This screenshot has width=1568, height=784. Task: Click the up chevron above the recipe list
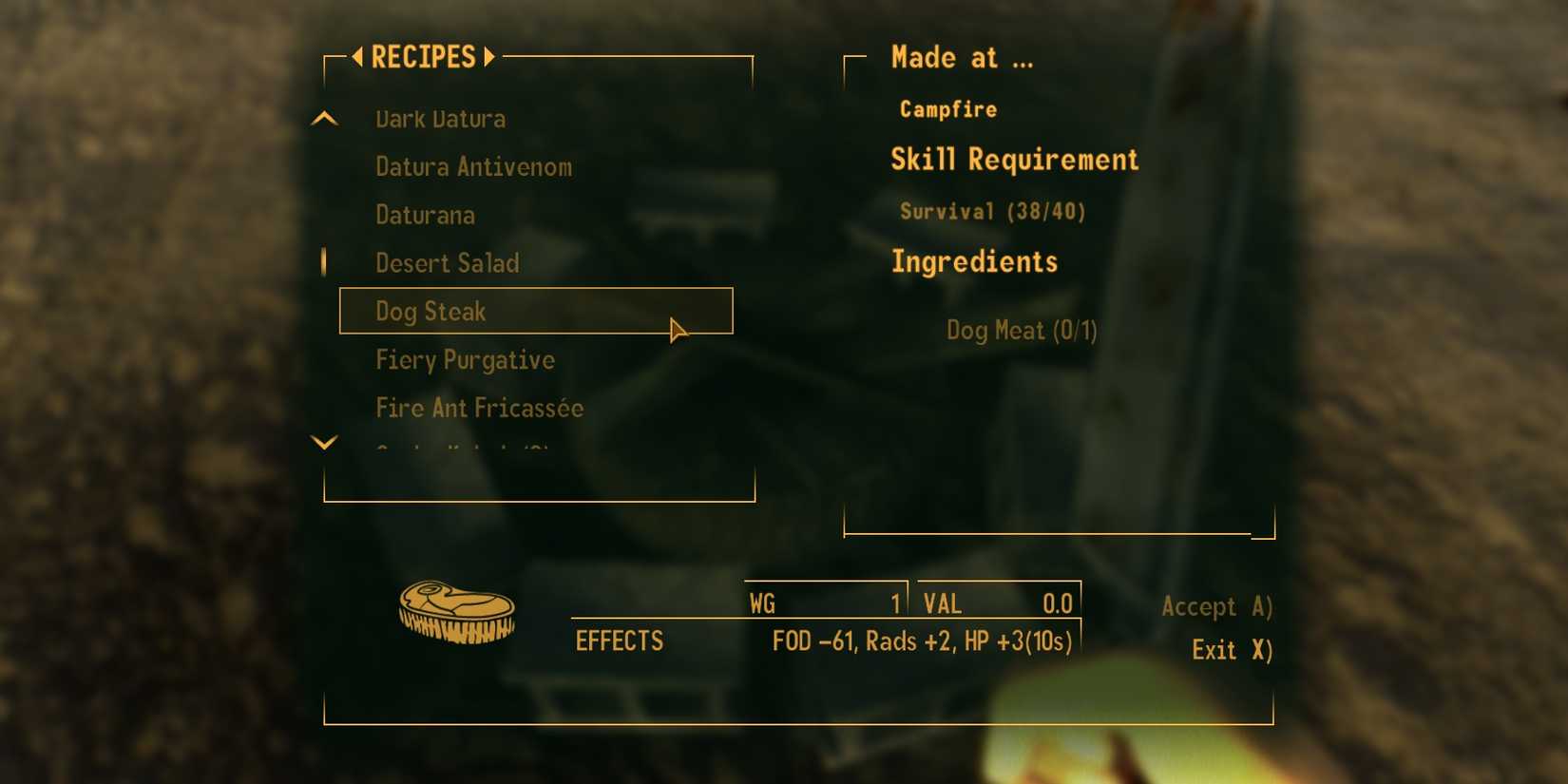(x=325, y=118)
